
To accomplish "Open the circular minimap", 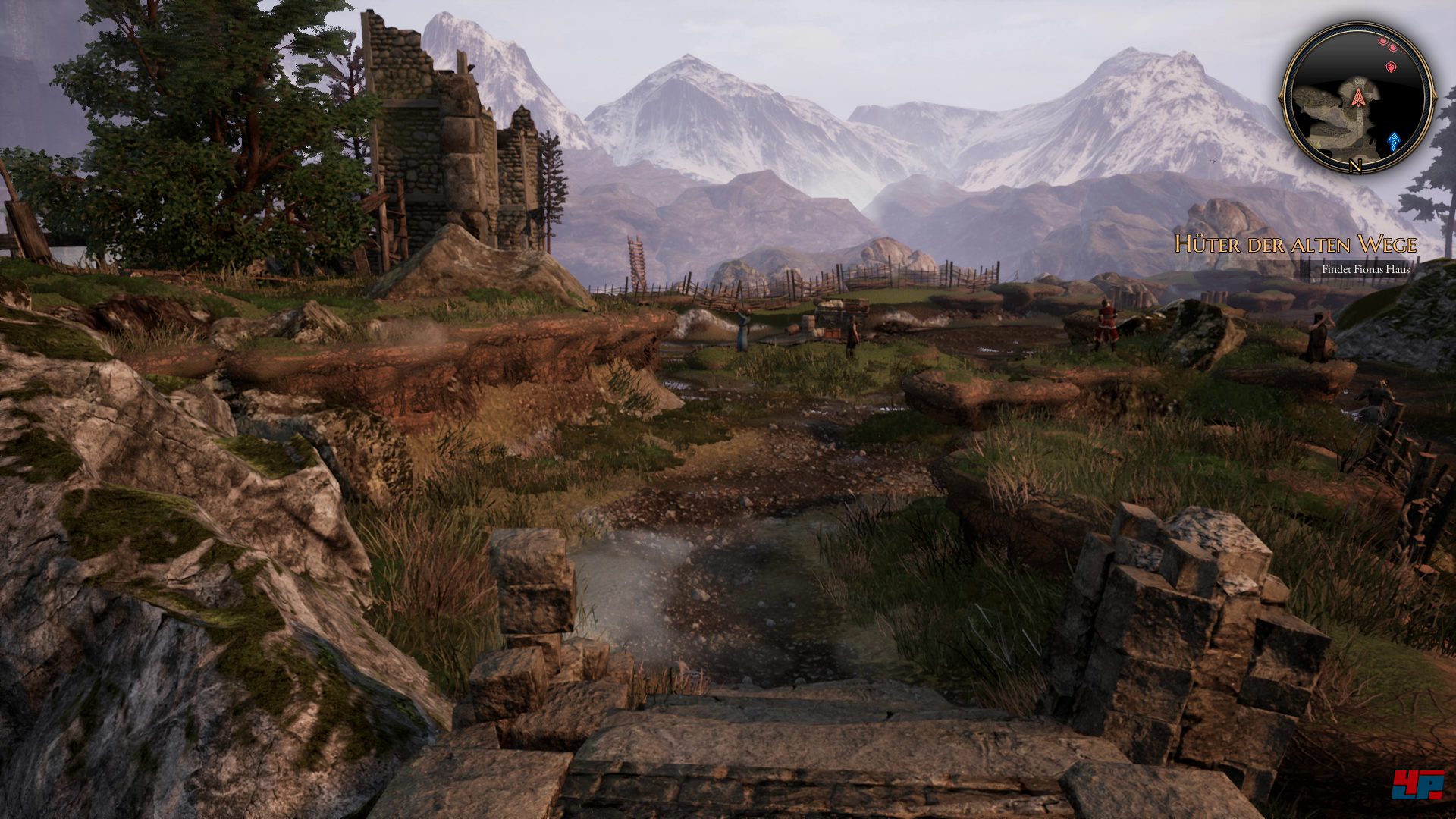I will [1357, 97].
